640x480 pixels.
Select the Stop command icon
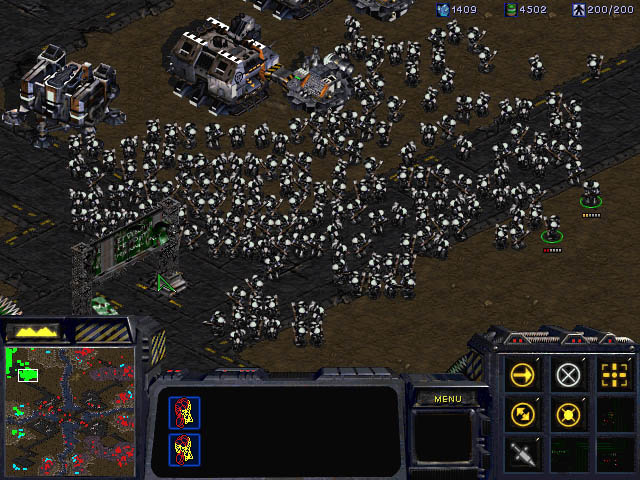click(x=568, y=374)
